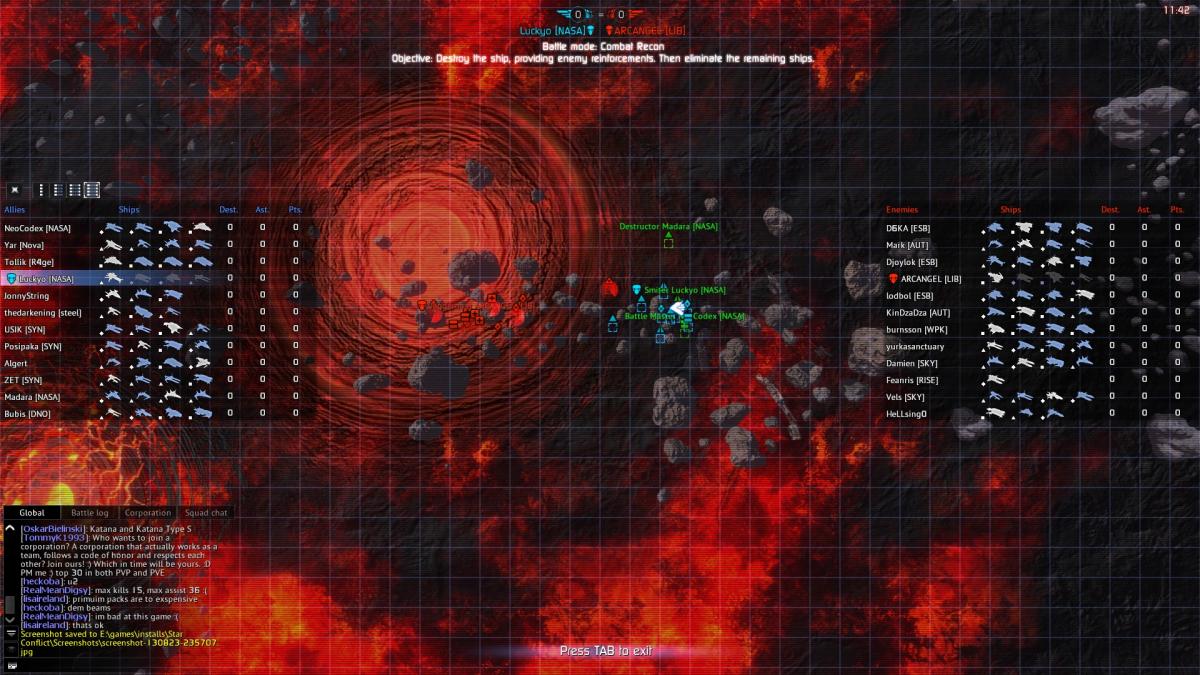Open the Corporation chat tab
This screenshot has height=675, width=1200.
[148, 513]
